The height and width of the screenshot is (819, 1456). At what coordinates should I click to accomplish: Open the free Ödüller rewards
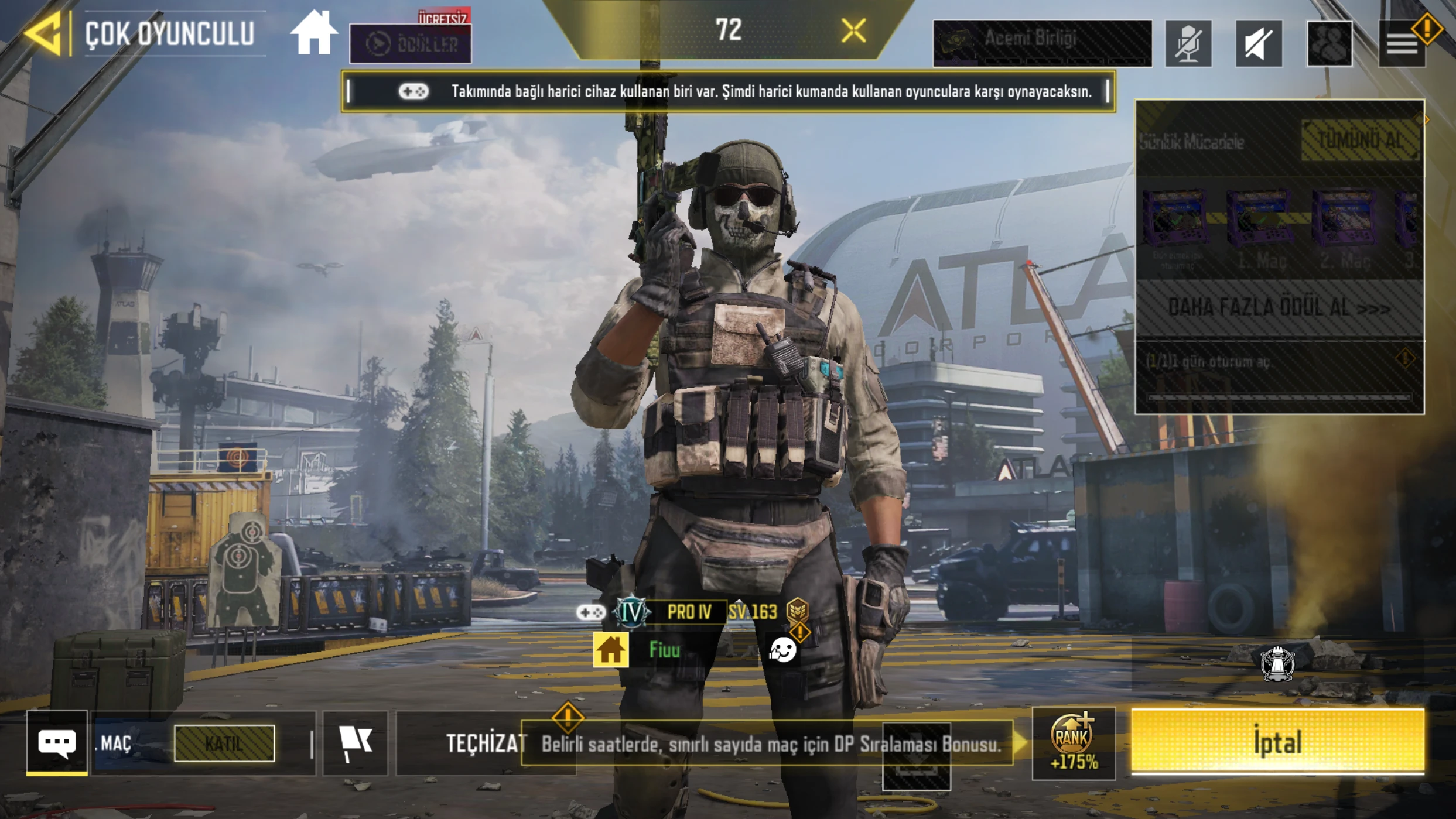tap(411, 43)
